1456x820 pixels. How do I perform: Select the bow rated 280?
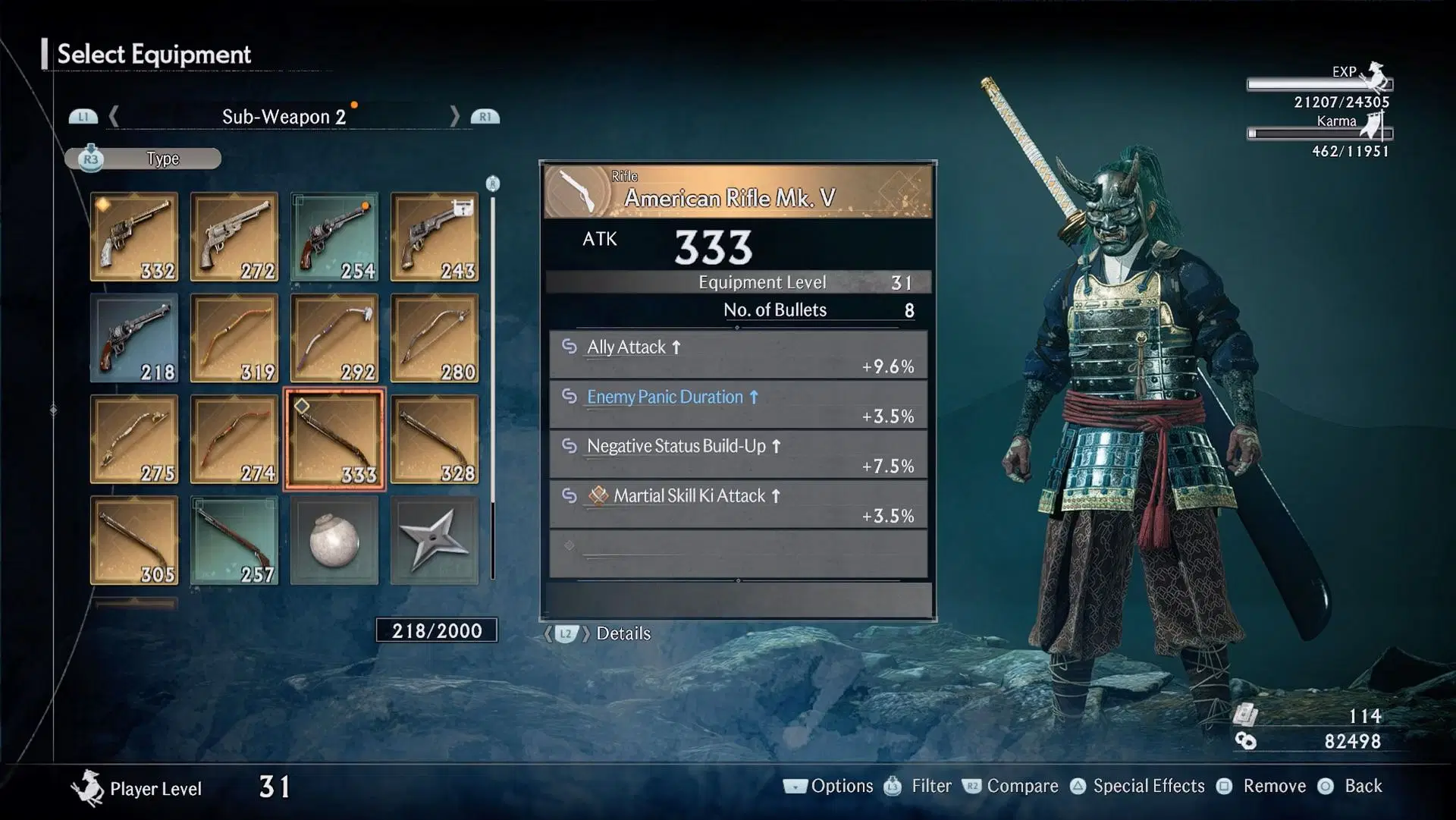pos(435,338)
